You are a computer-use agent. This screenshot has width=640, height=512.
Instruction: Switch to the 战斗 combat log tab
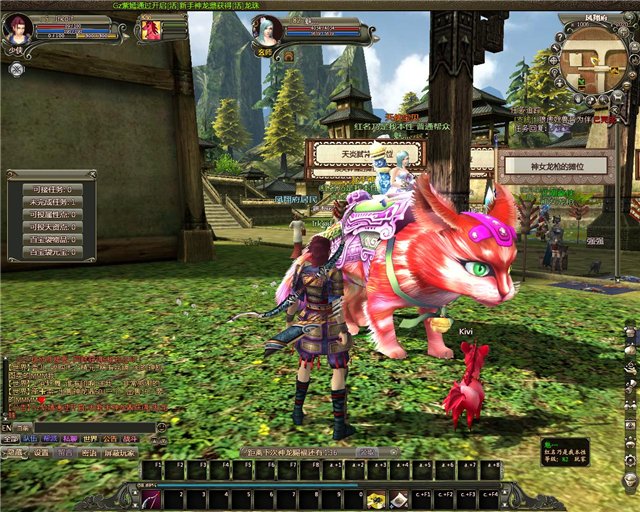point(130,439)
